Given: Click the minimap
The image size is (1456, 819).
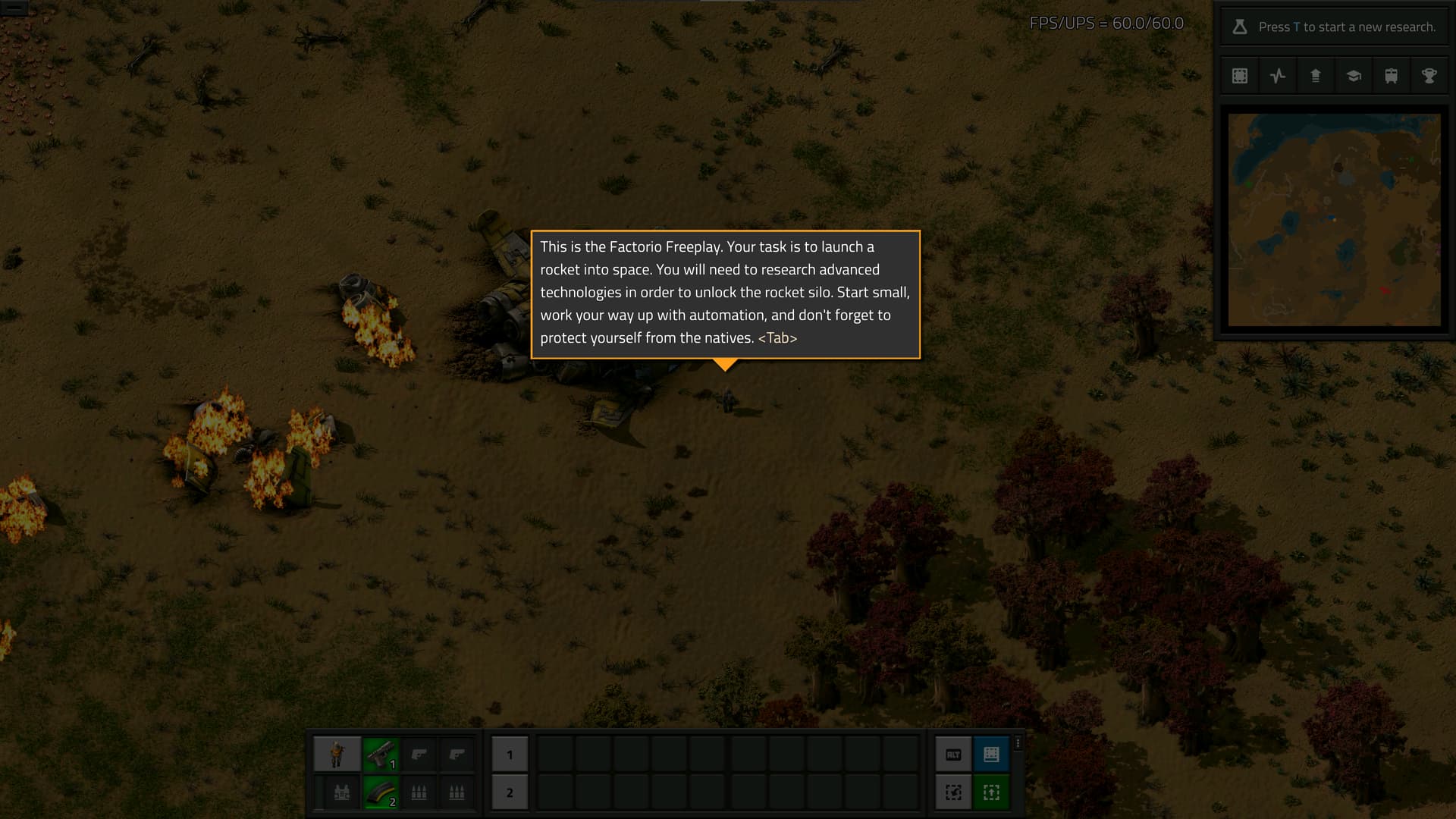Looking at the screenshot, I should point(1334,220).
